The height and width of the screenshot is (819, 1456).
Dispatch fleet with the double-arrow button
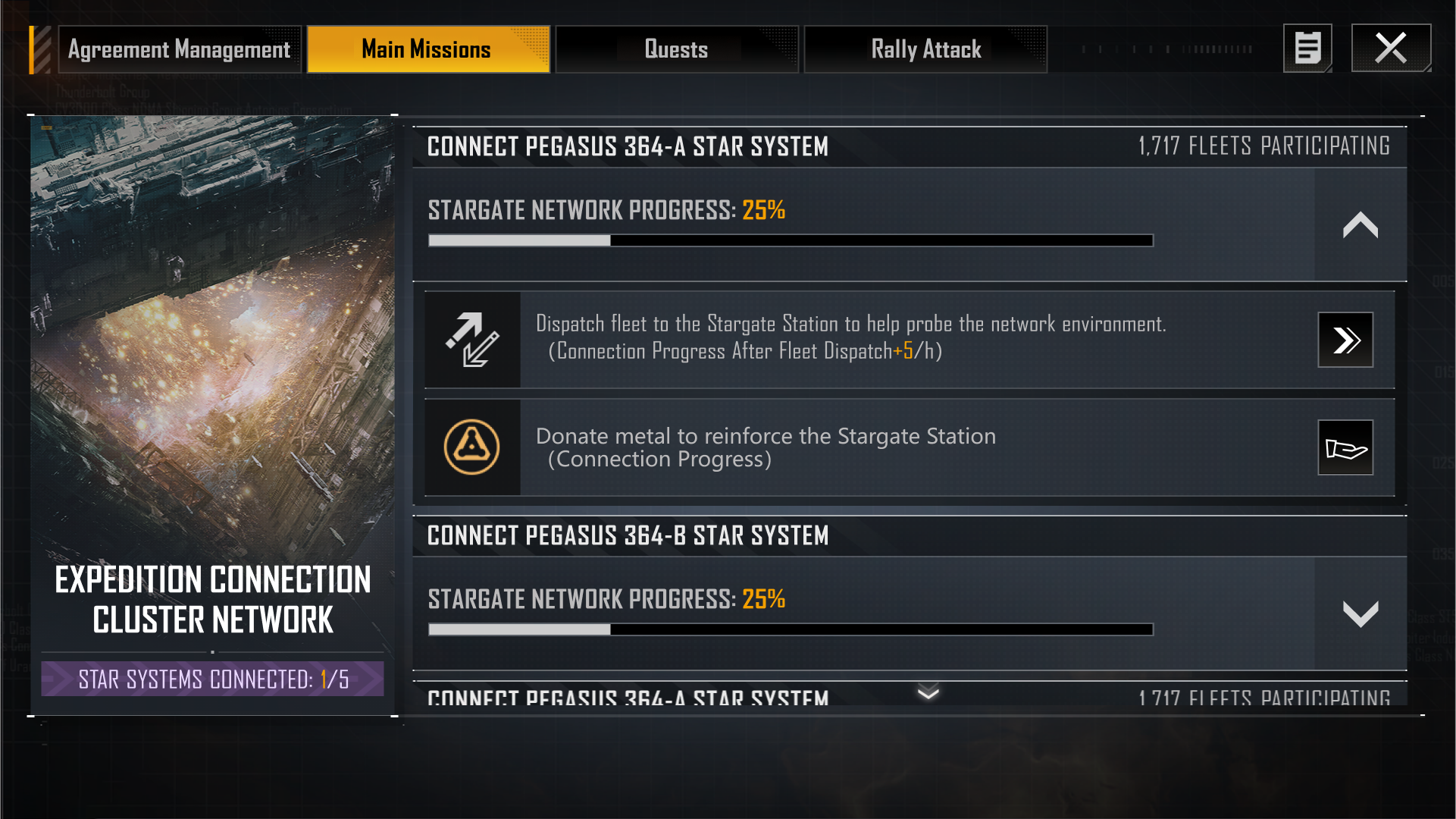pyautogui.click(x=1345, y=340)
